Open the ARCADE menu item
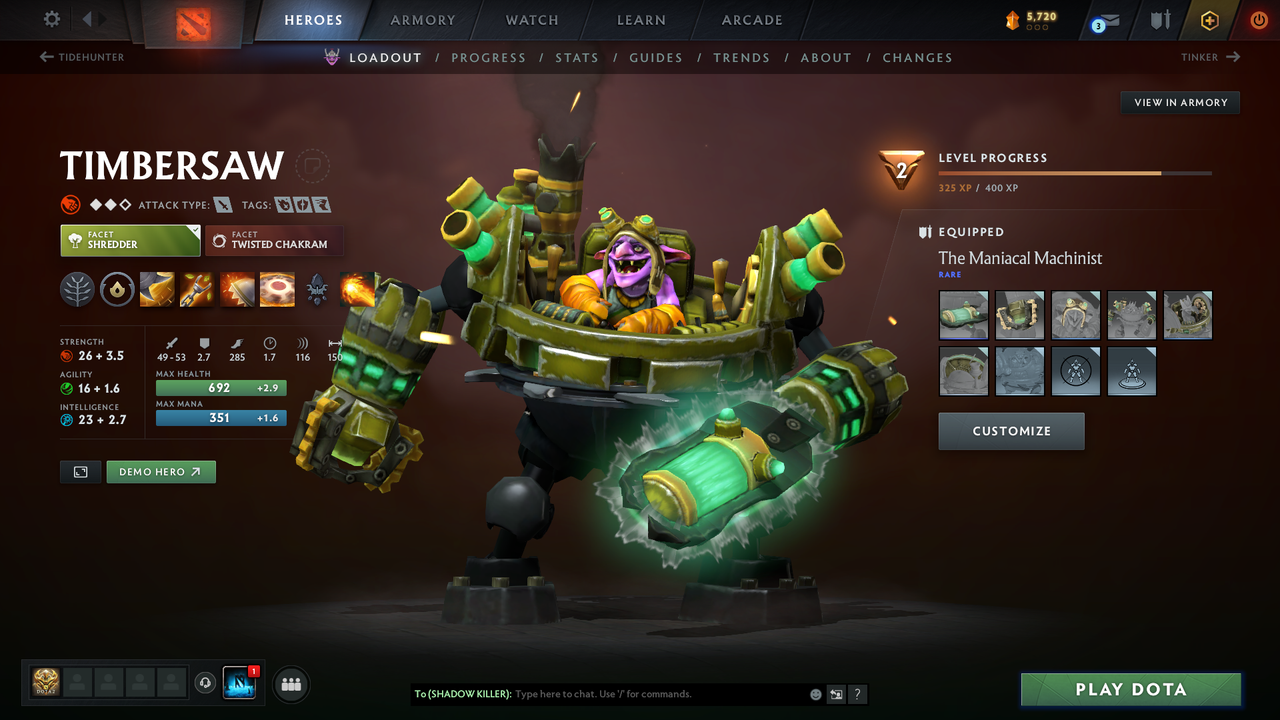 tap(751, 20)
